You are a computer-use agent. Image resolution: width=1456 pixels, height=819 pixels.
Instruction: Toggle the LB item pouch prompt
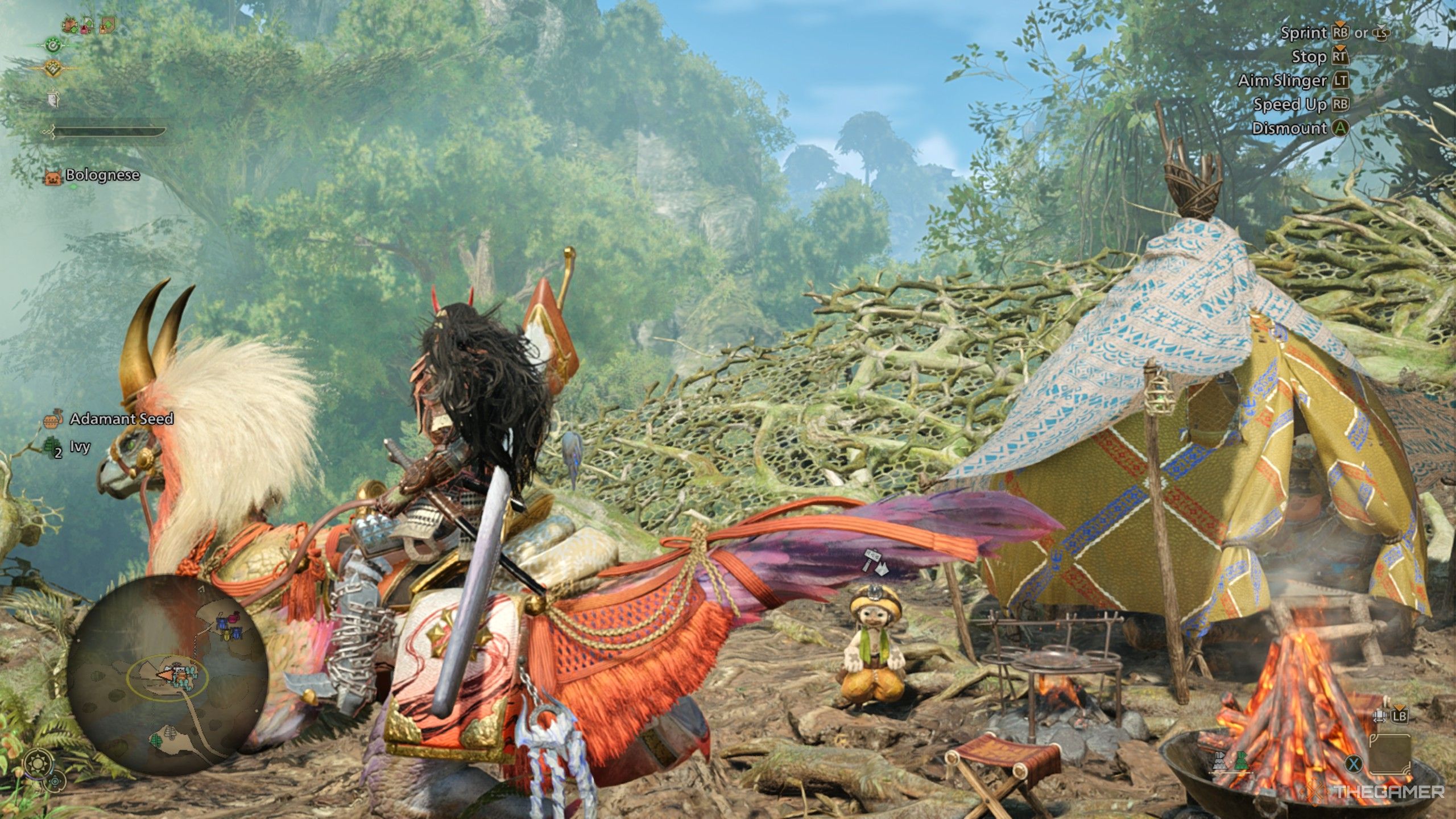point(1400,717)
